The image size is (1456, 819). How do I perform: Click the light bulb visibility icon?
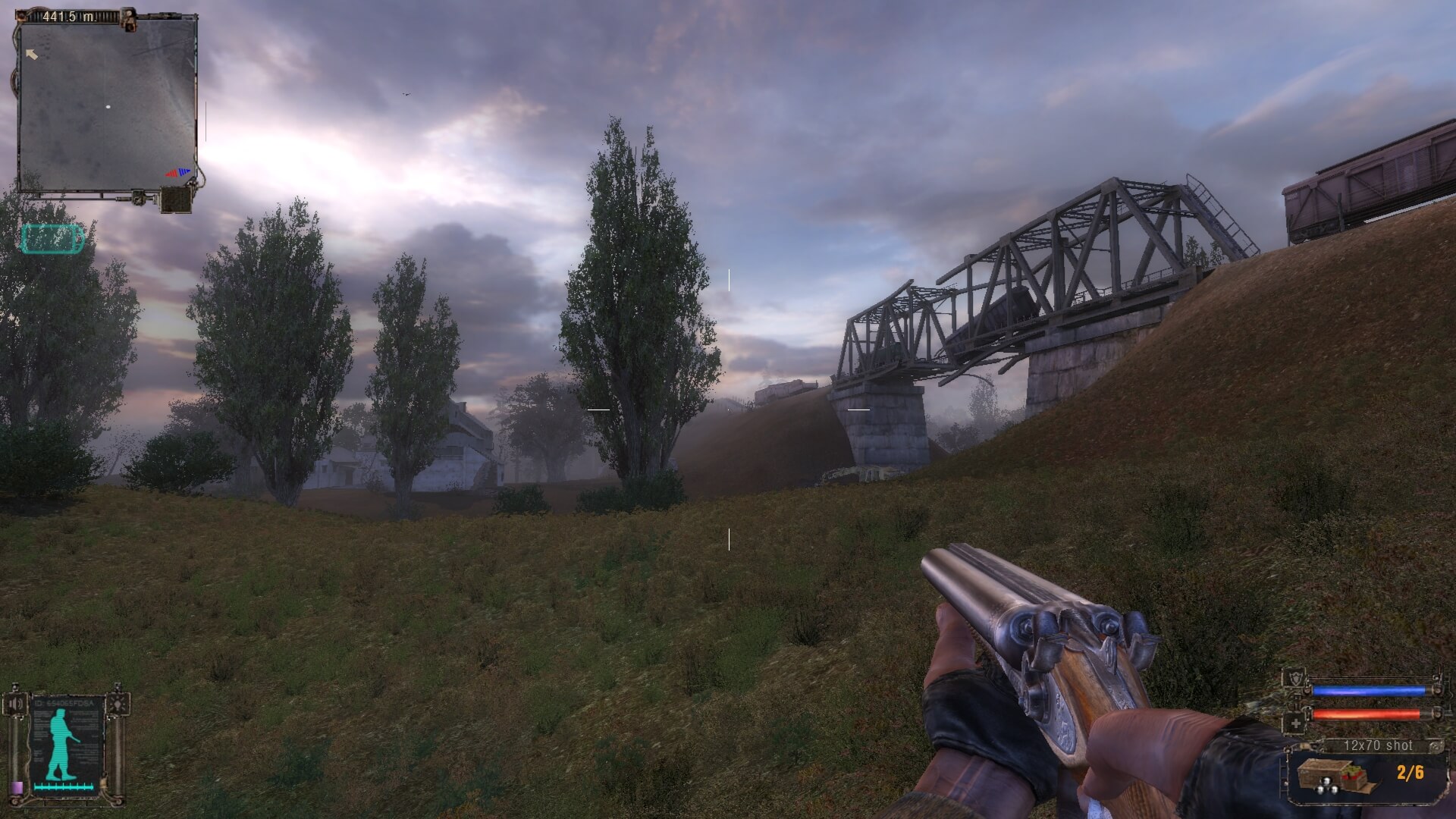pyautogui.click(x=118, y=705)
